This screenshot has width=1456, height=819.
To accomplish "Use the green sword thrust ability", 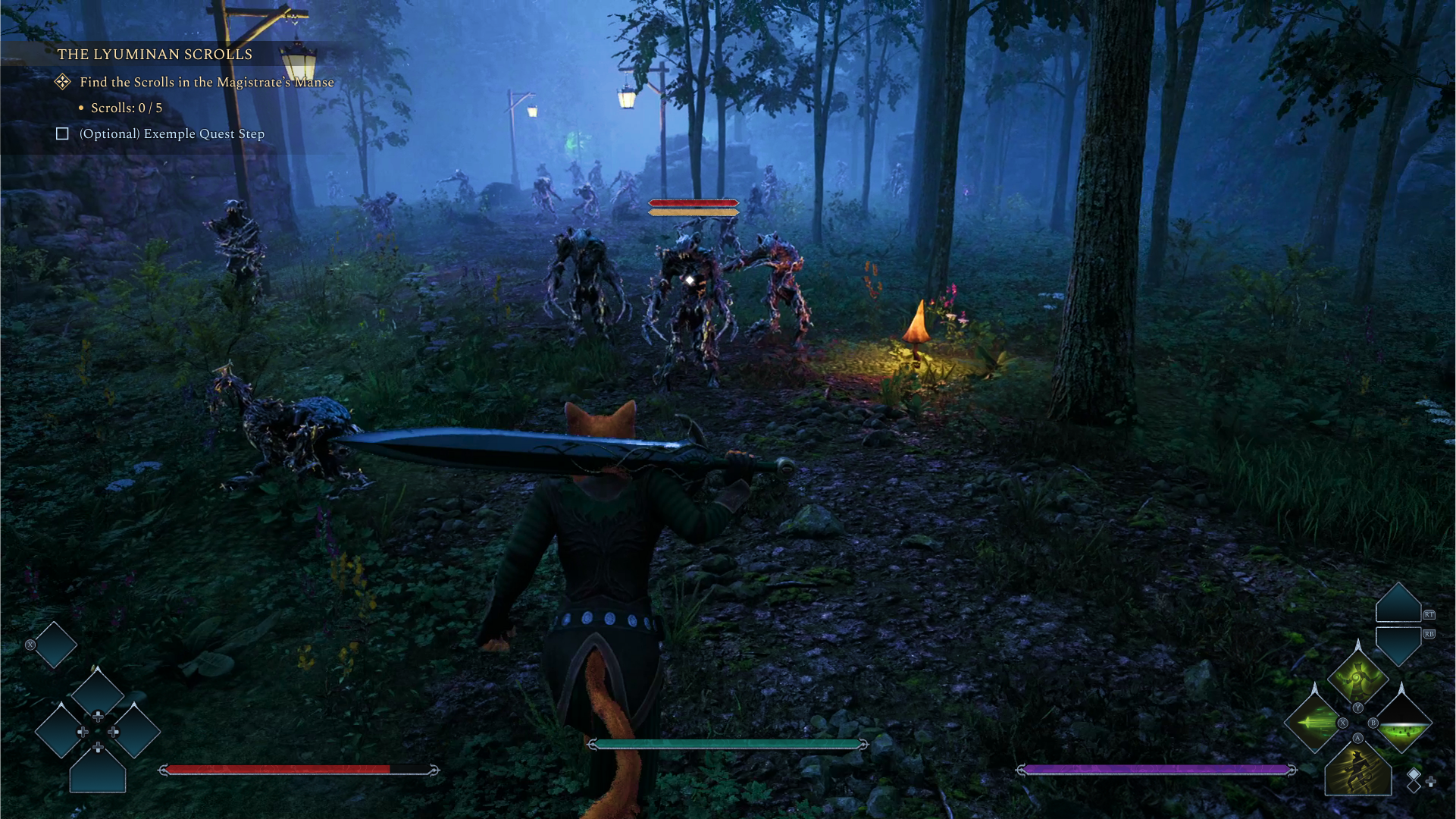I will point(1314,722).
